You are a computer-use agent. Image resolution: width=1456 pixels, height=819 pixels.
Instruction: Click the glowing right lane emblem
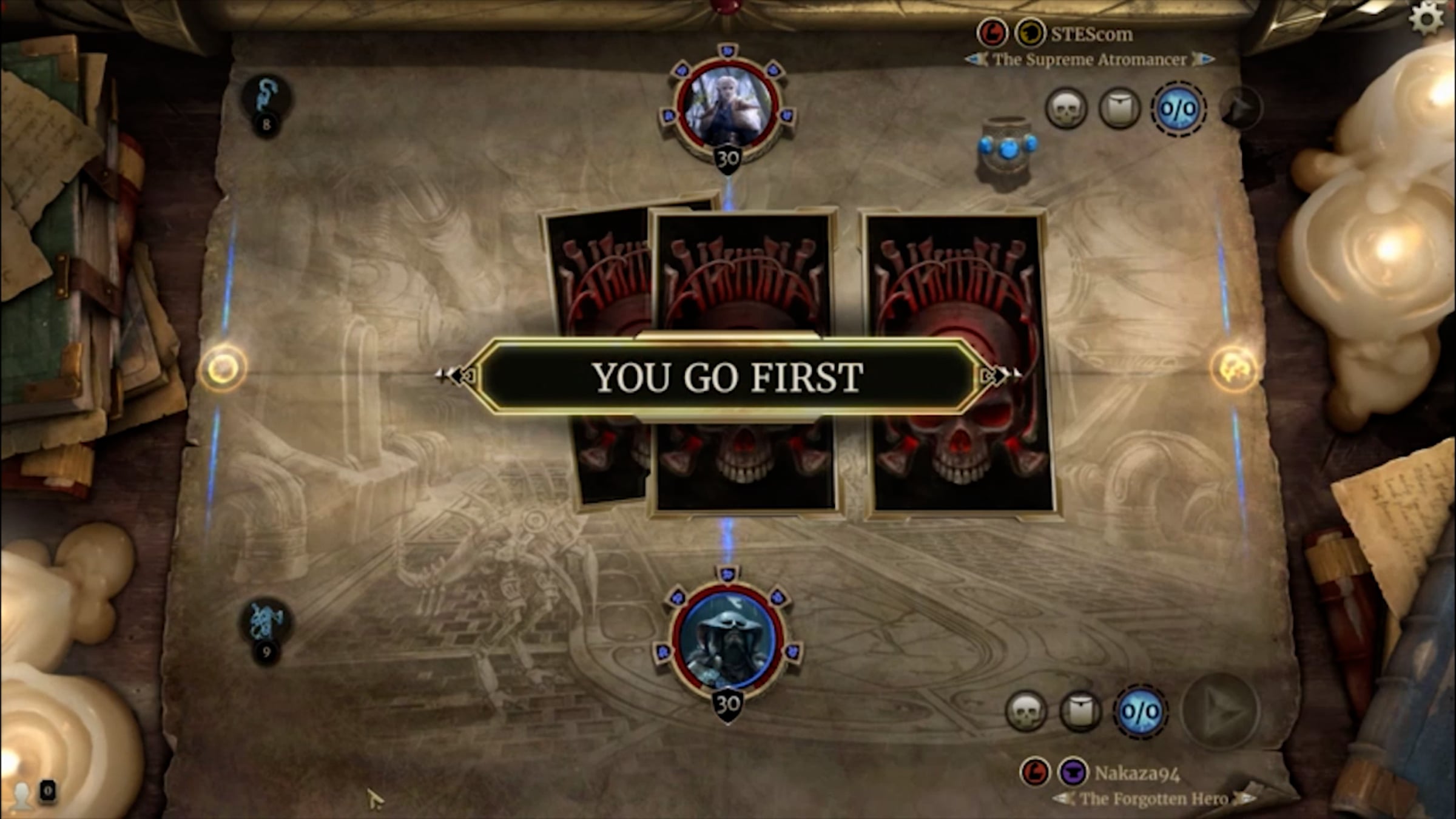click(1234, 368)
